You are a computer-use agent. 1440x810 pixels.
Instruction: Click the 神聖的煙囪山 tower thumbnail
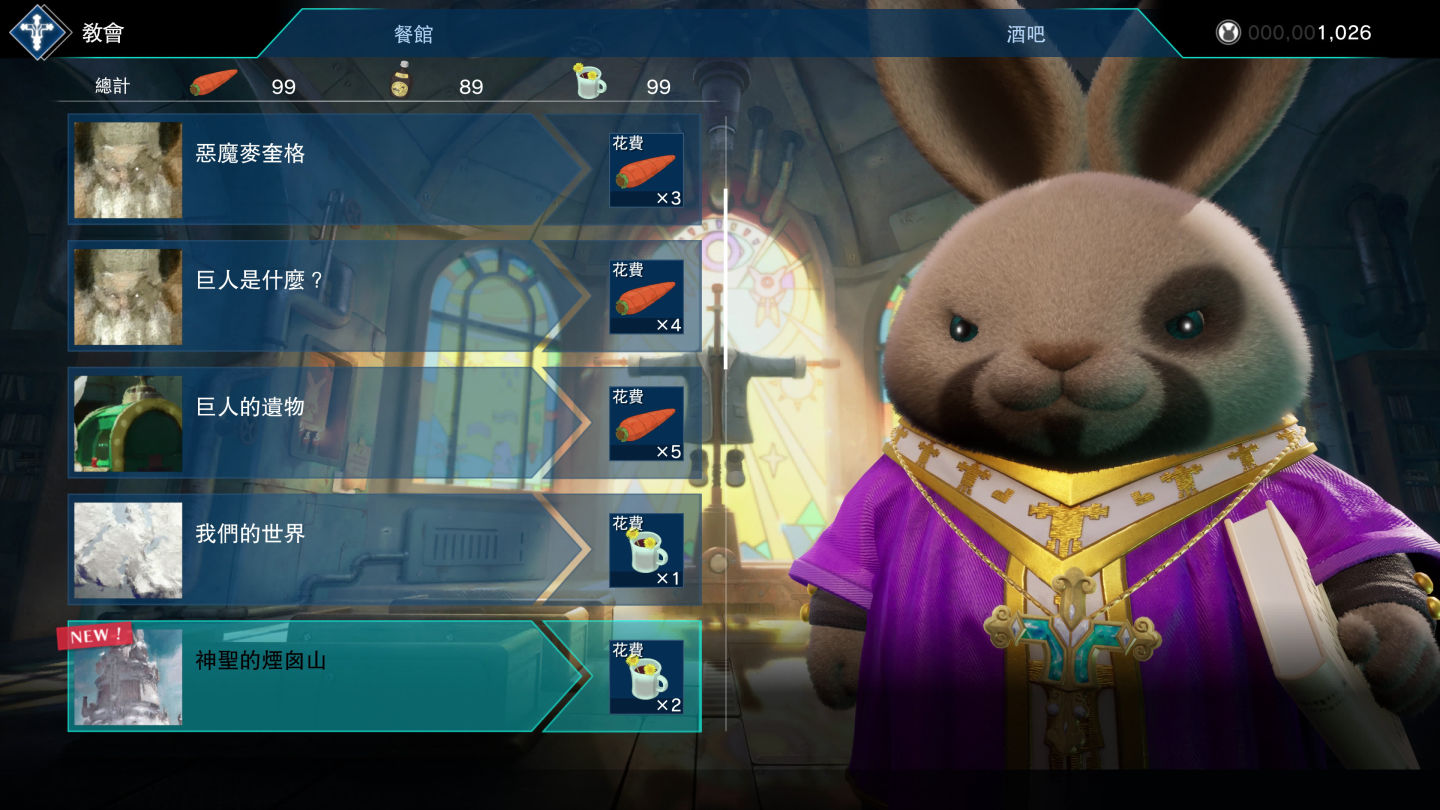[128, 677]
